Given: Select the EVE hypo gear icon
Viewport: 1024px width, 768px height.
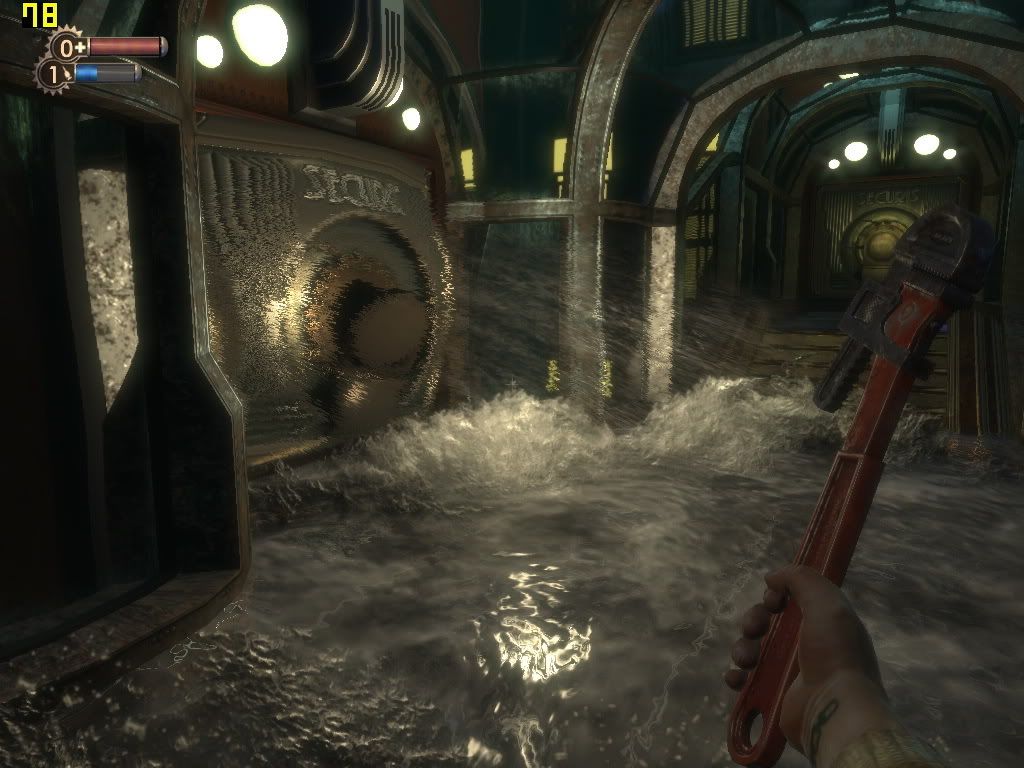Looking at the screenshot, I should (x=54, y=74).
